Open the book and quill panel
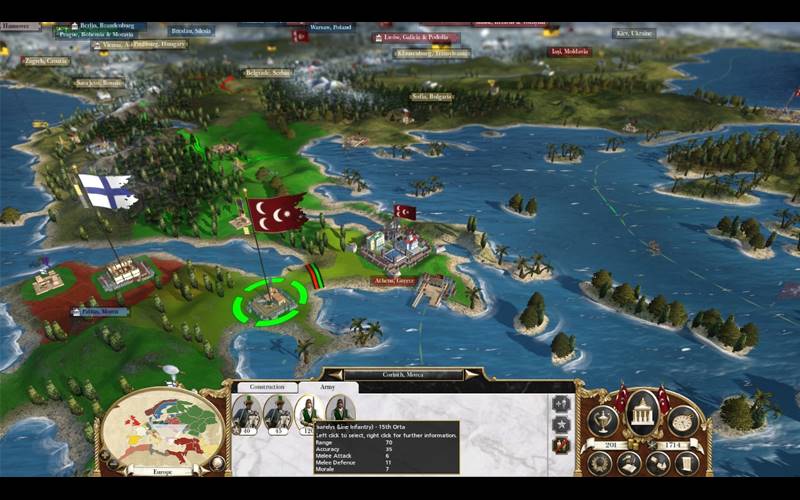The width and height of the screenshot is (800, 500). (x=630, y=463)
